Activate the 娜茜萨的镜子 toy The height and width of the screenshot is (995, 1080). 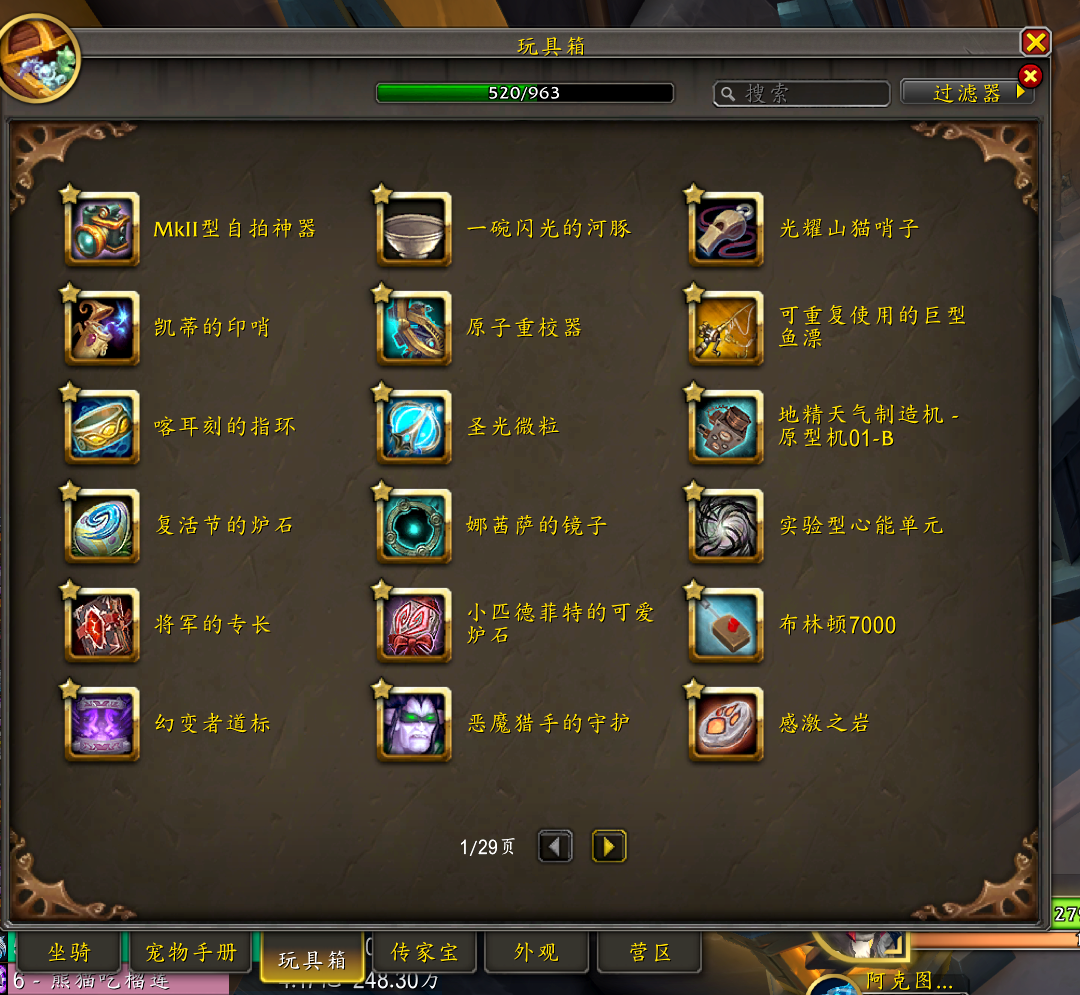coord(414,526)
